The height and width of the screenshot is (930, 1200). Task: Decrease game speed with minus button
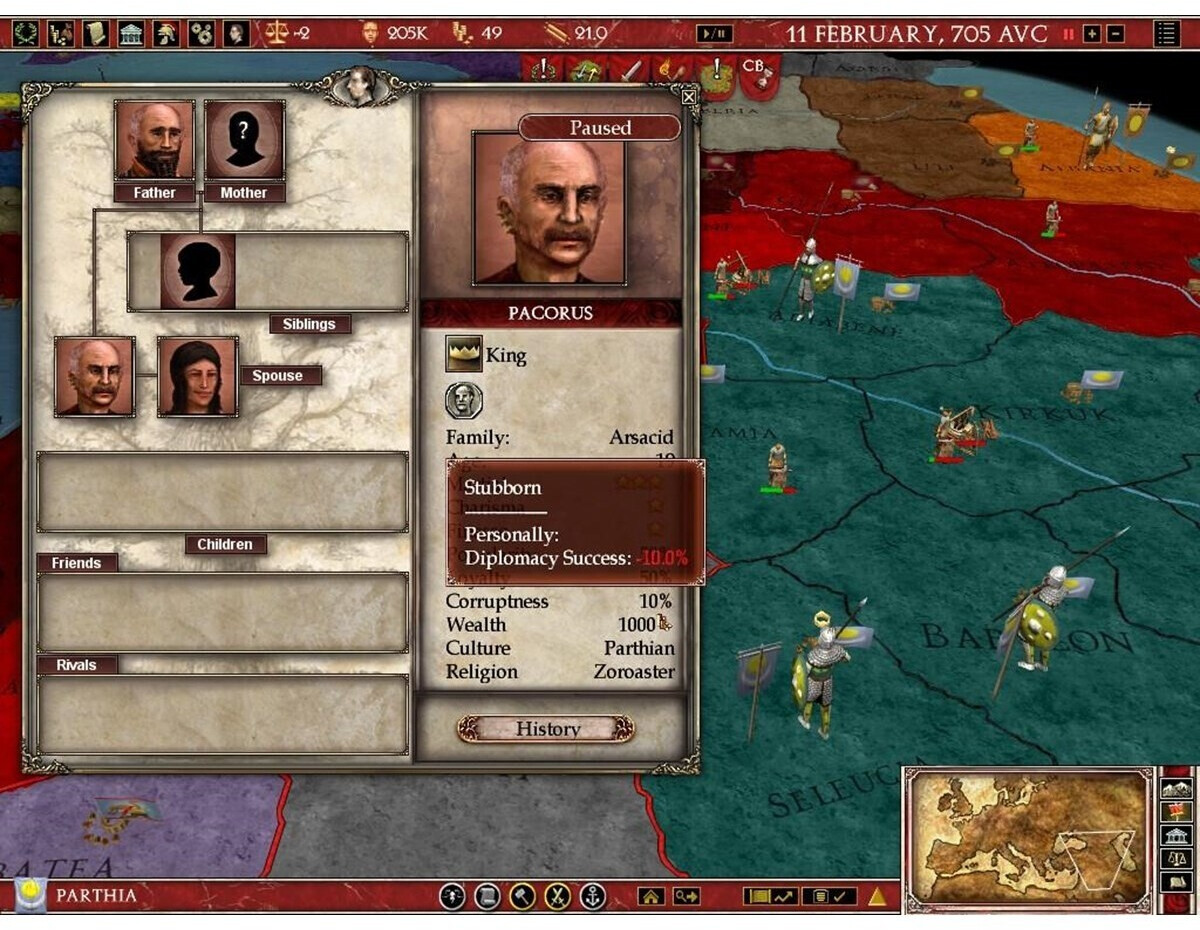pos(1115,34)
